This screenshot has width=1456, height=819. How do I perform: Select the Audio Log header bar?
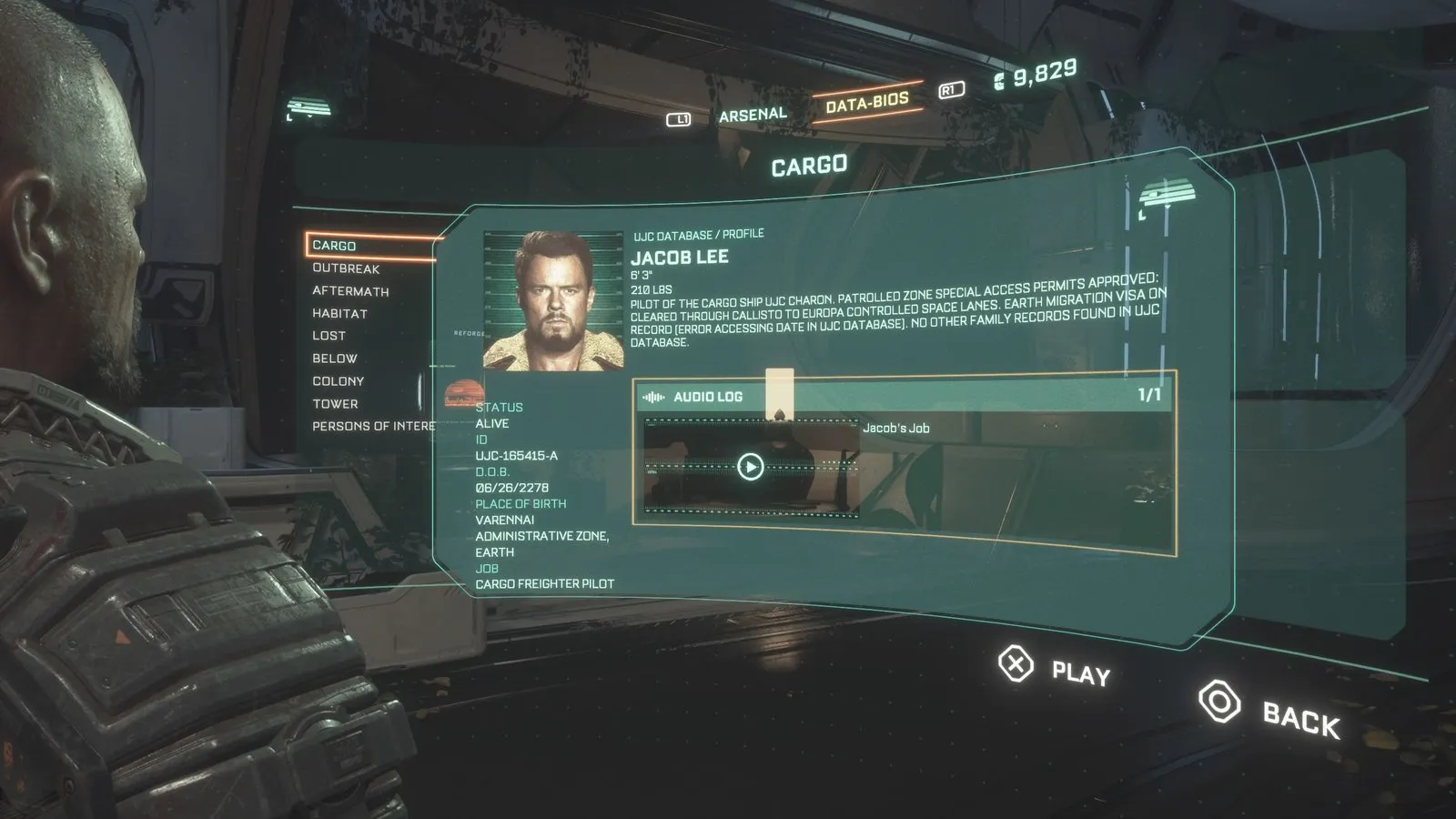coord(901,396)
